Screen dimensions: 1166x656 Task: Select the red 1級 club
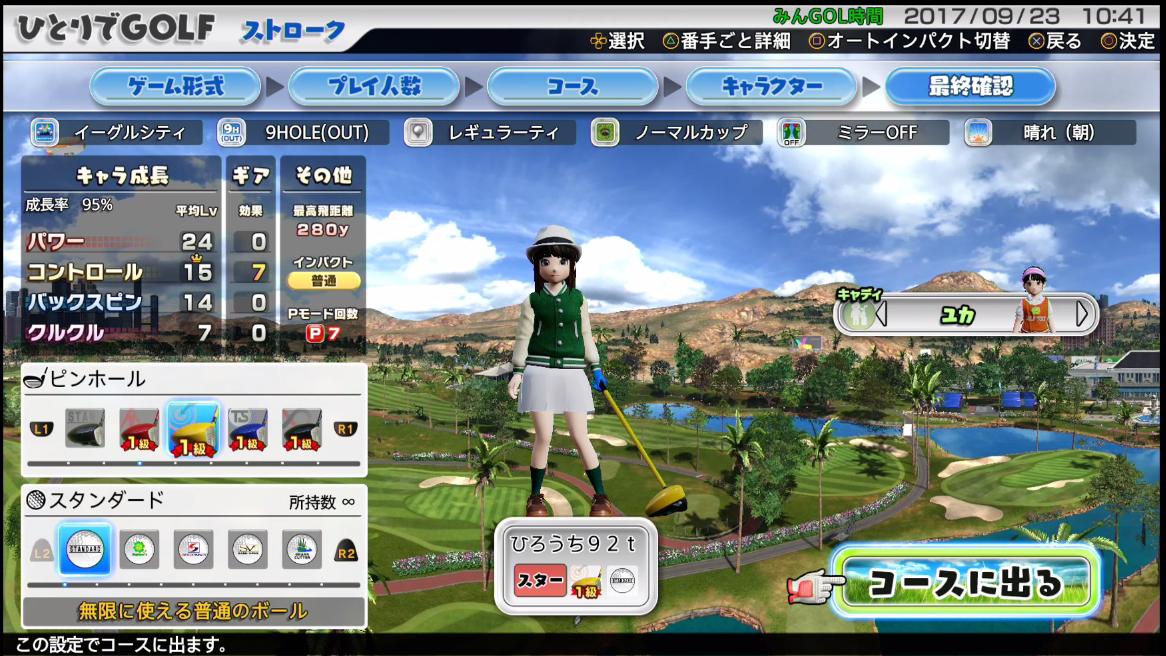[139, 428]
